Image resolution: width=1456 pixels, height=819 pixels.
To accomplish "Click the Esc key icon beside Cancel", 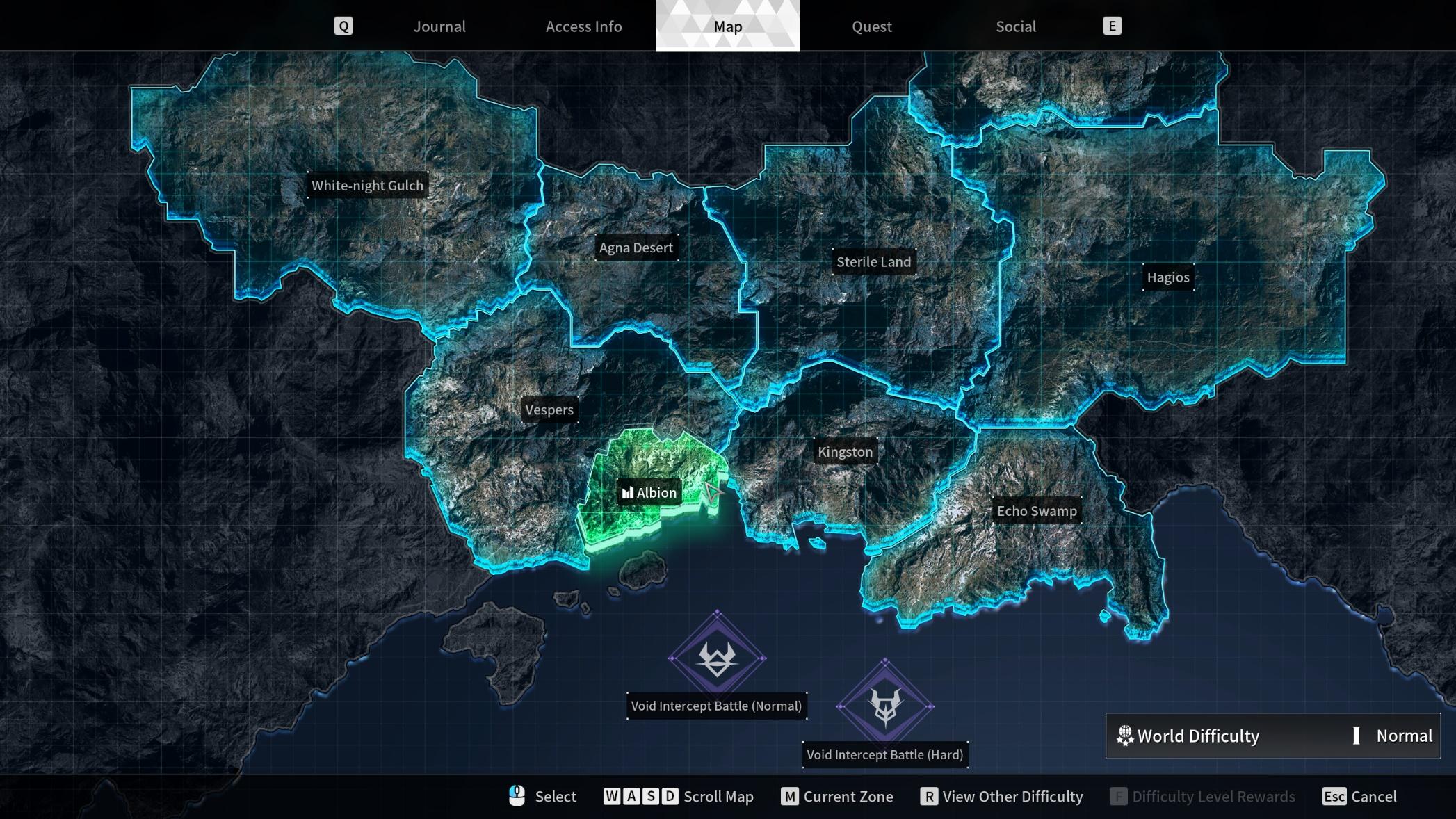I will (x=1336, y=797).
